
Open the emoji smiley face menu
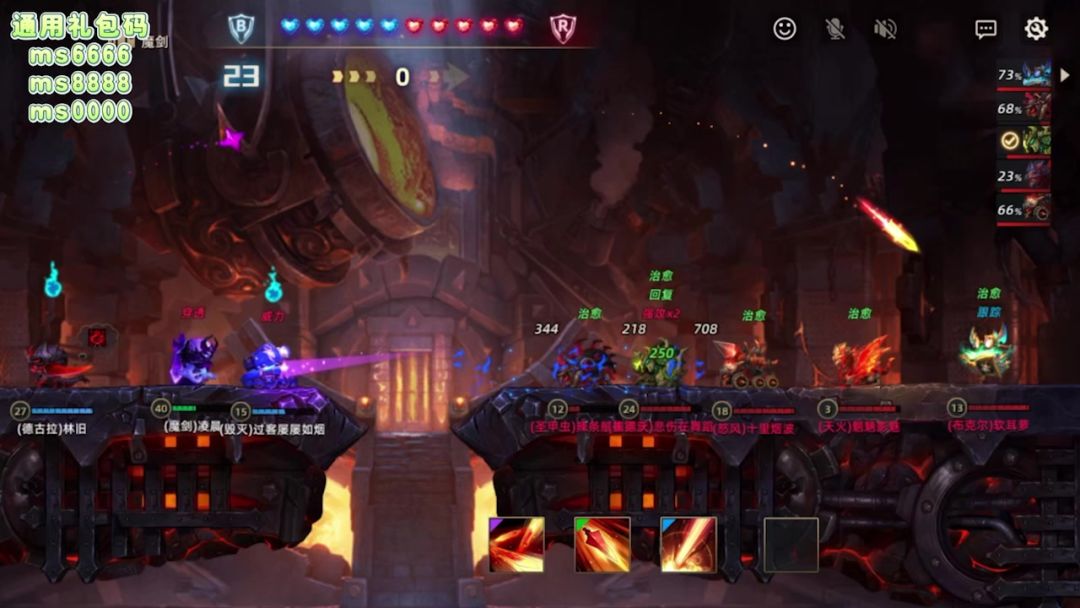(785, 29)
